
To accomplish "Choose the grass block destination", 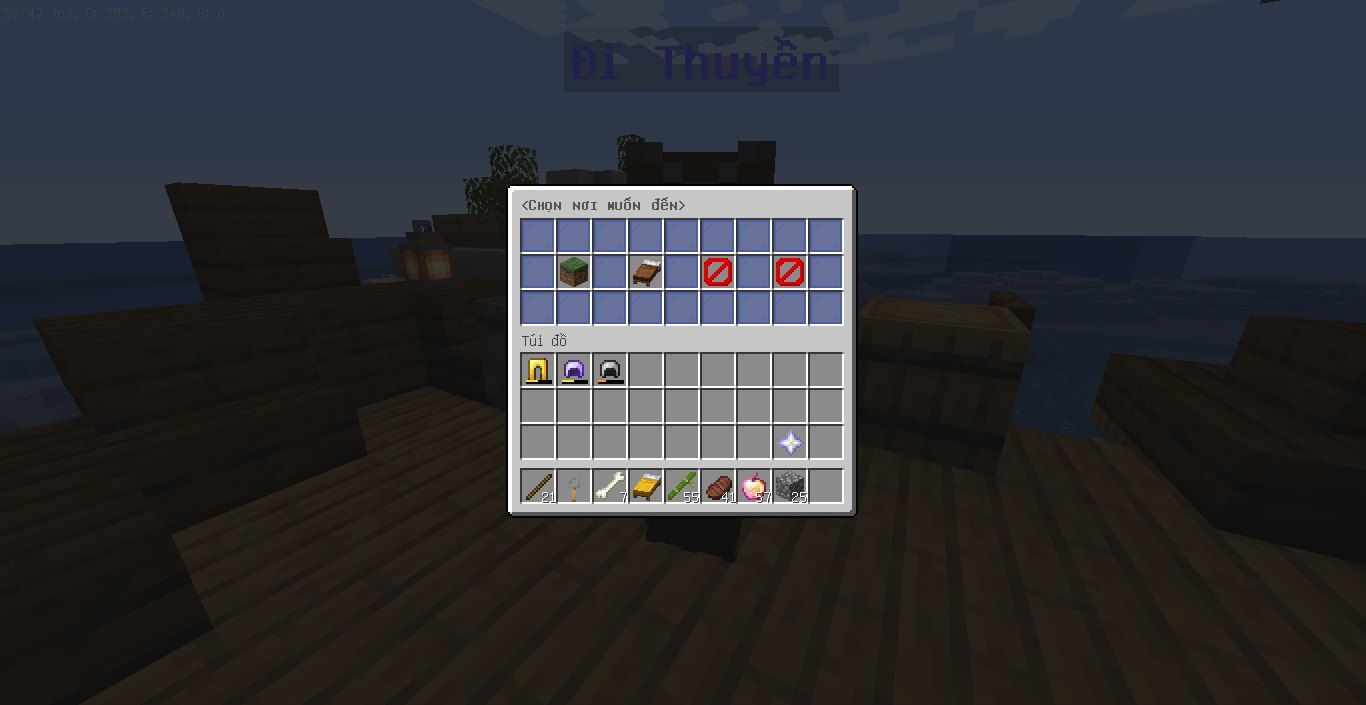I will pos(574,272).
